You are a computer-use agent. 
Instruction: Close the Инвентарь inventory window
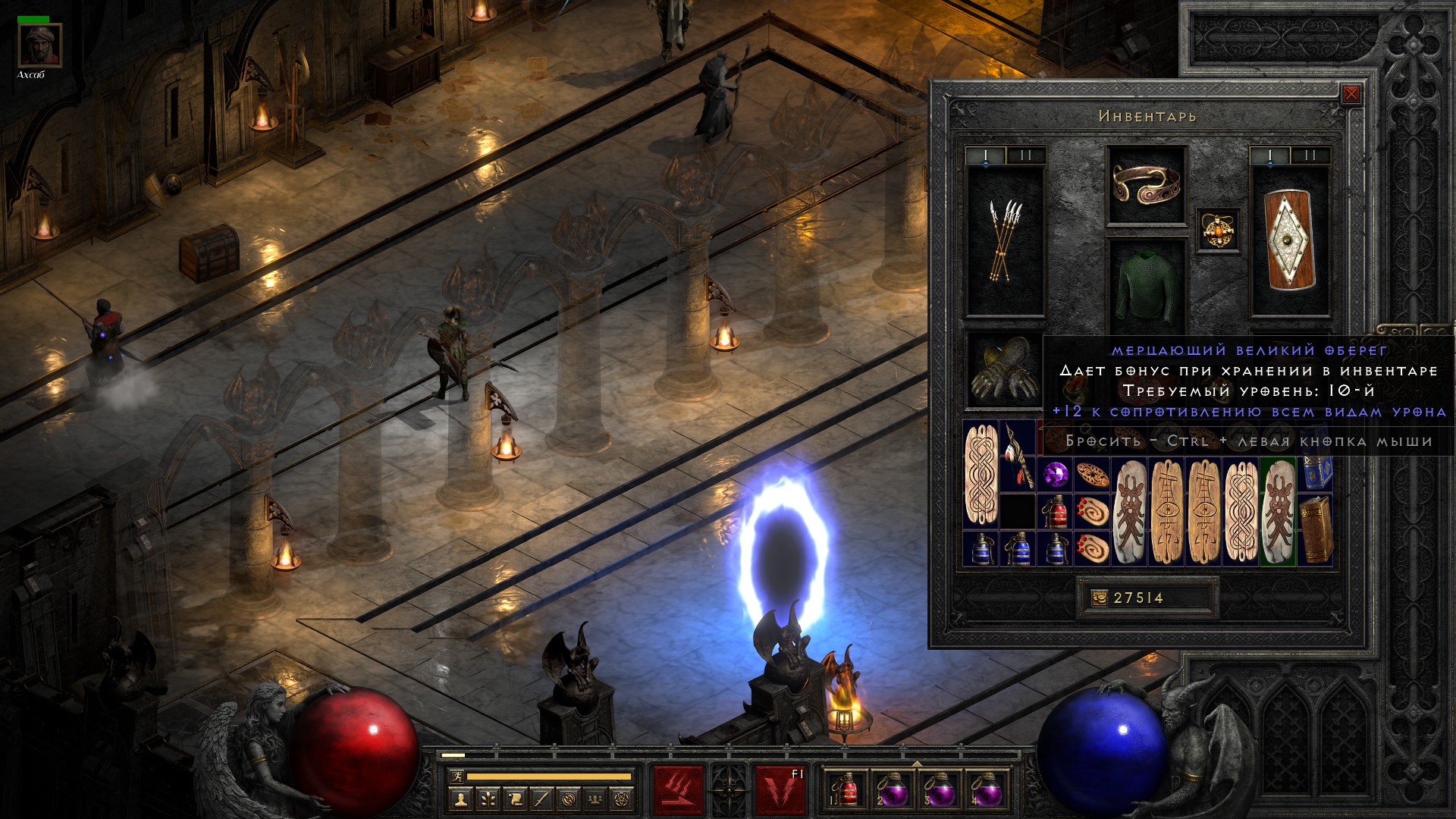click(x=1351, y=95)
